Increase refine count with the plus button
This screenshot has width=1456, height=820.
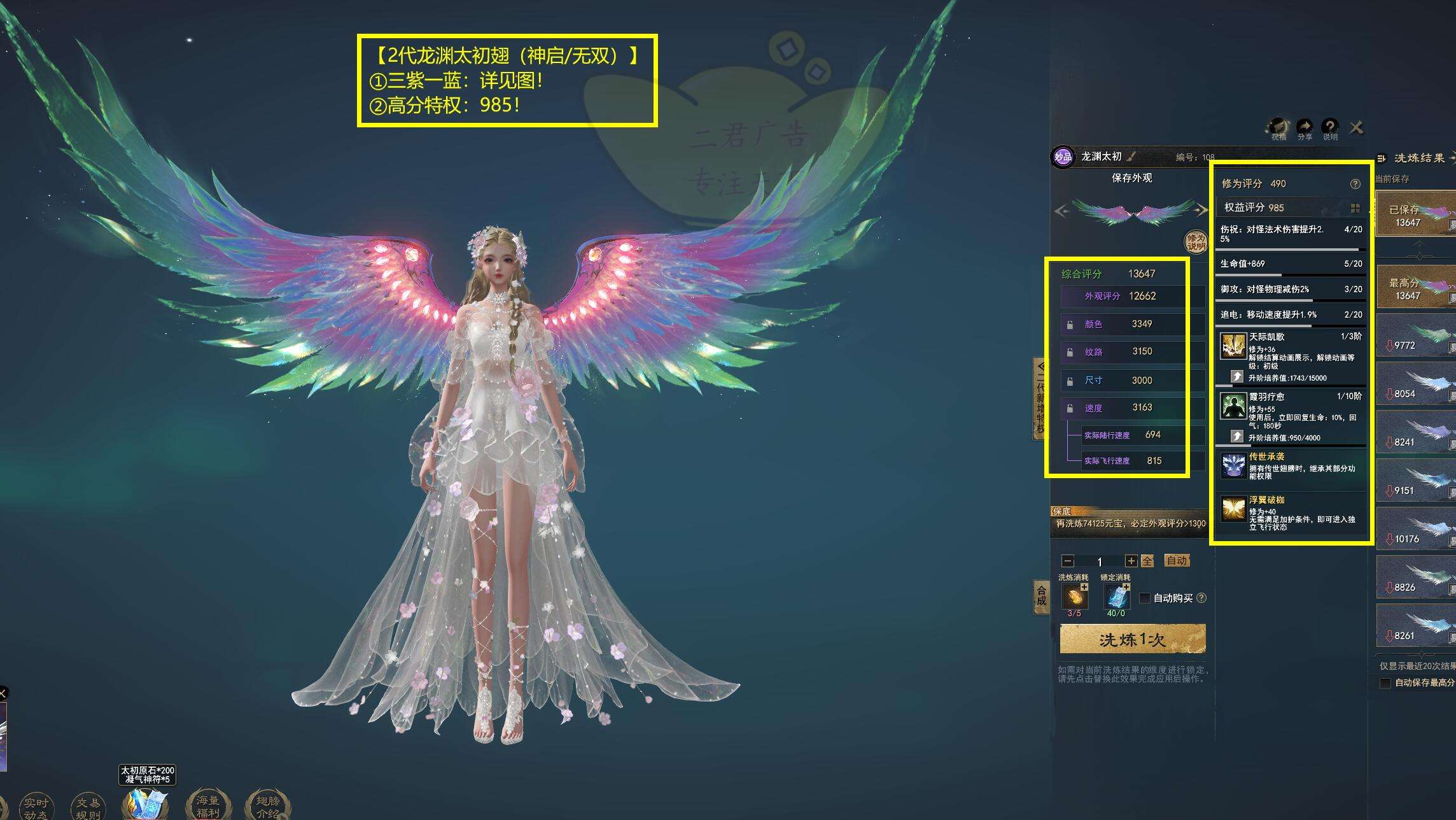(1131, 561)
